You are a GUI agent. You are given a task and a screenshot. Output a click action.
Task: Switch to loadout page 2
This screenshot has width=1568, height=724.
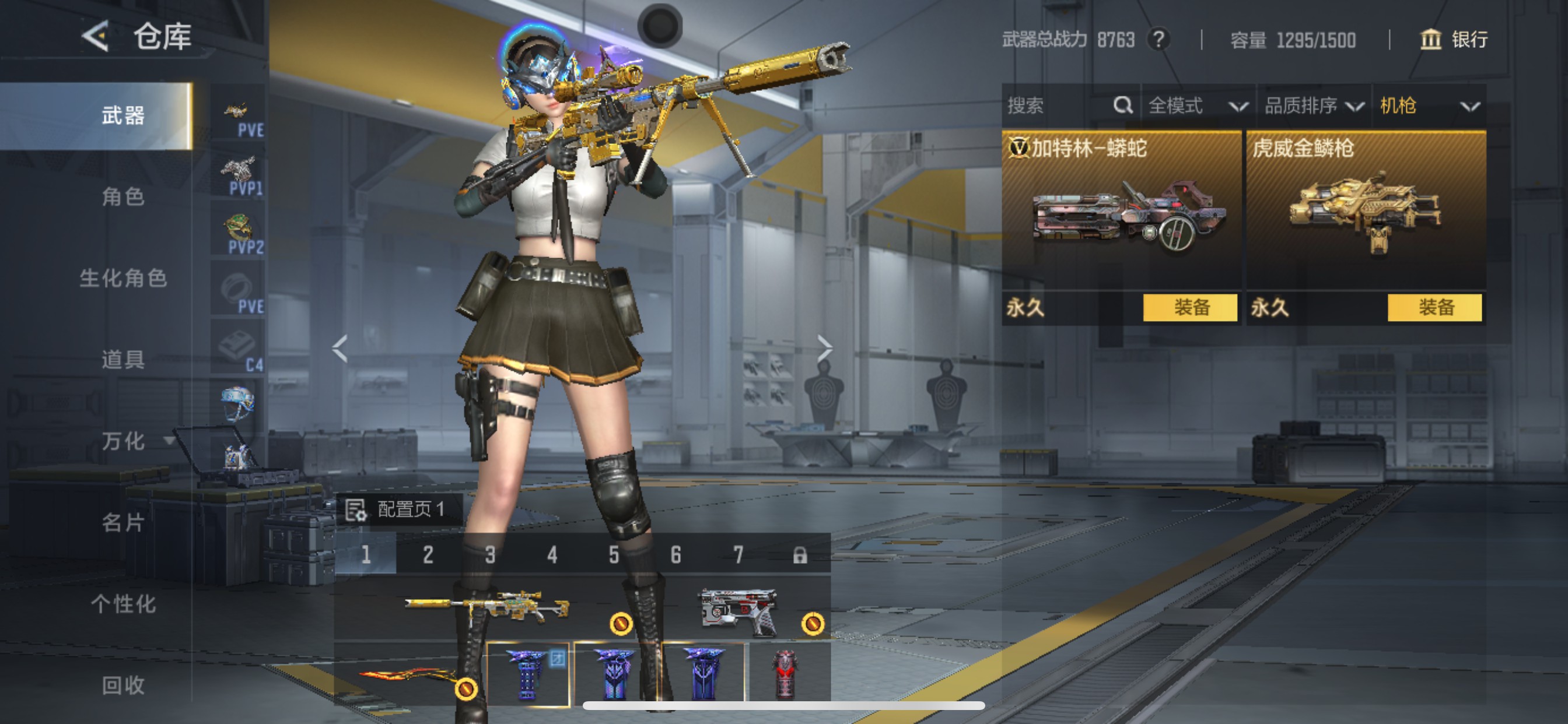[x=428, y=554]
